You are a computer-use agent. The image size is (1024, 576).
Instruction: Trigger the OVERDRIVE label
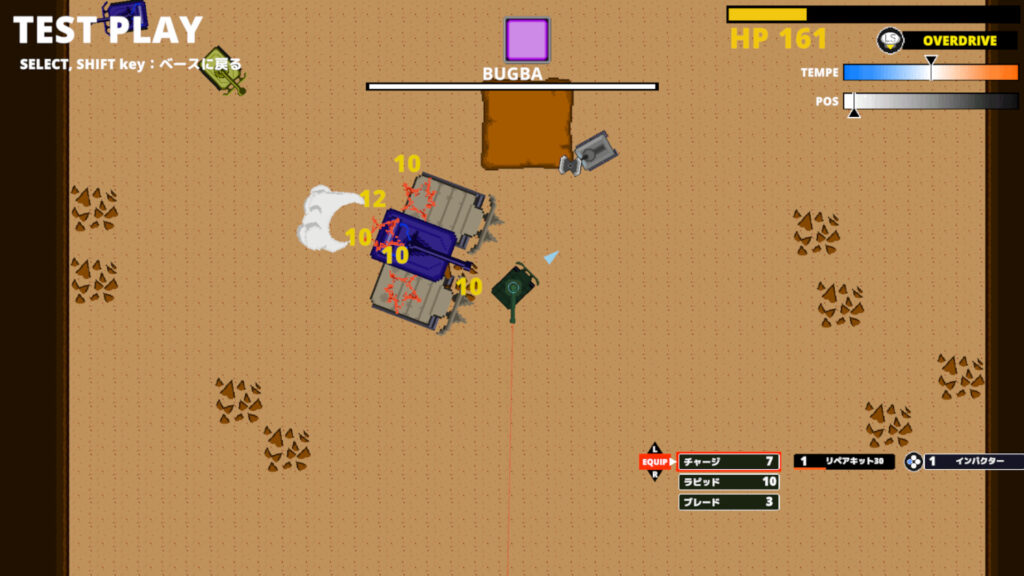(958, 41)
